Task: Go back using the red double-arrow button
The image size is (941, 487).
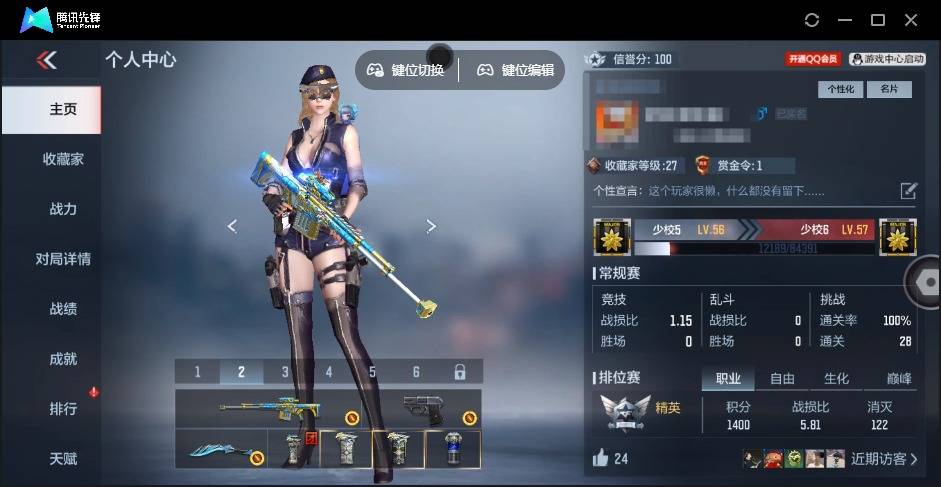Action: pyautogui.click(x=47, y=61)
